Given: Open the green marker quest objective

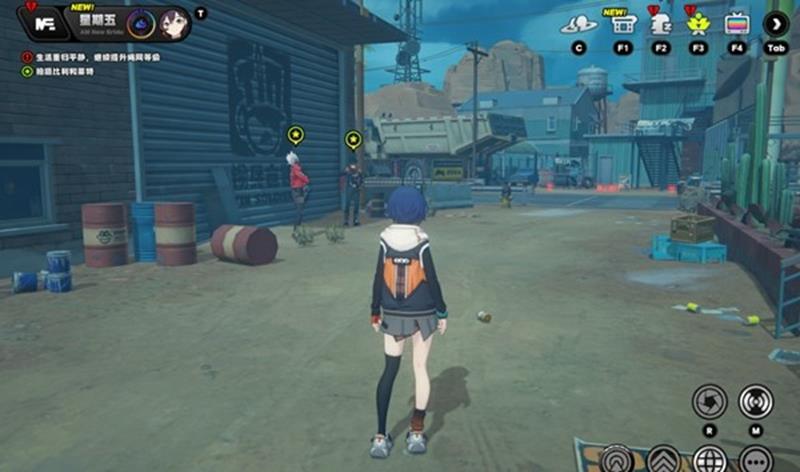Looking at the screenshot, I should [26, 72].
